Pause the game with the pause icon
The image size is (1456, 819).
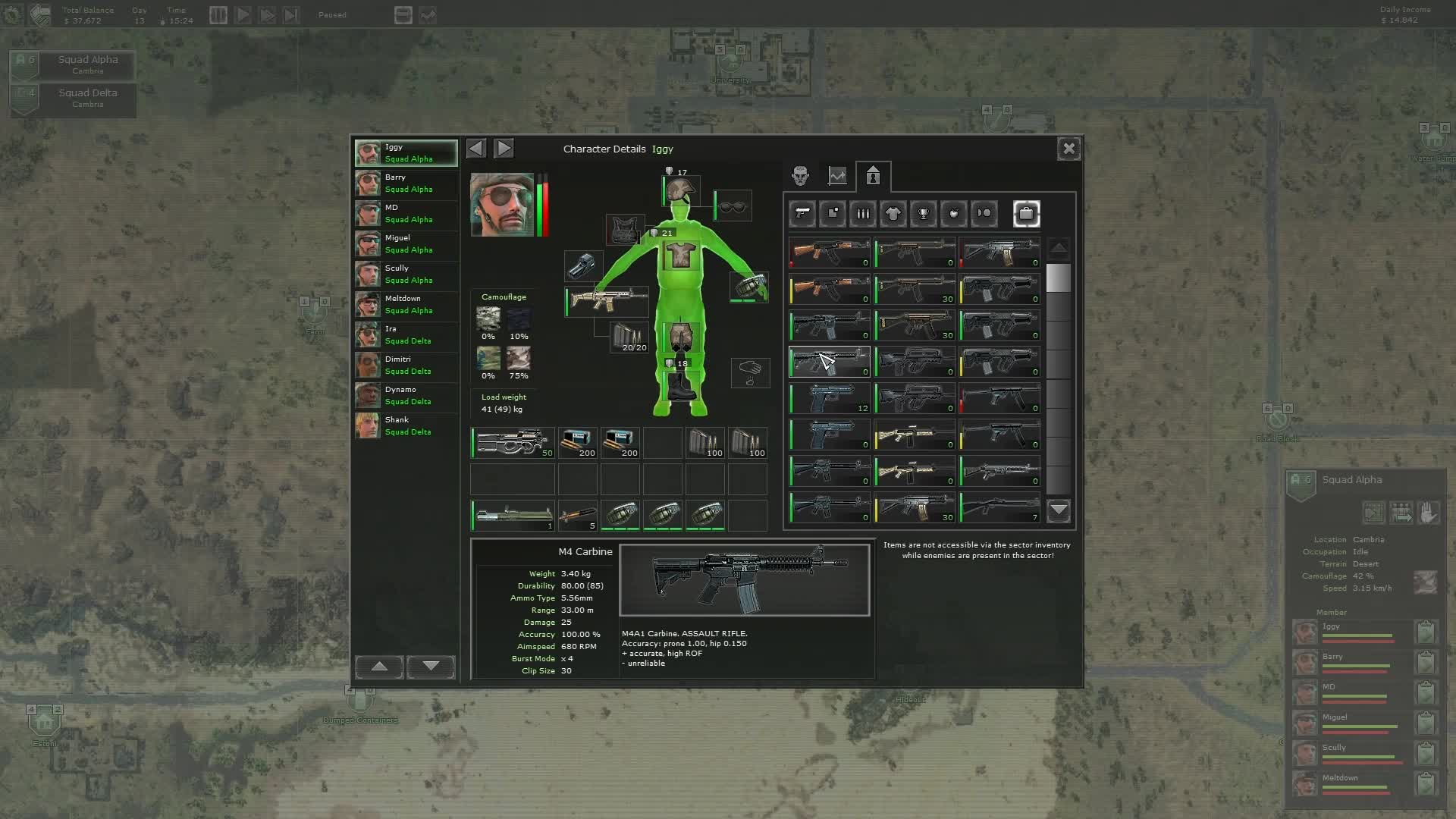[218, 14]
